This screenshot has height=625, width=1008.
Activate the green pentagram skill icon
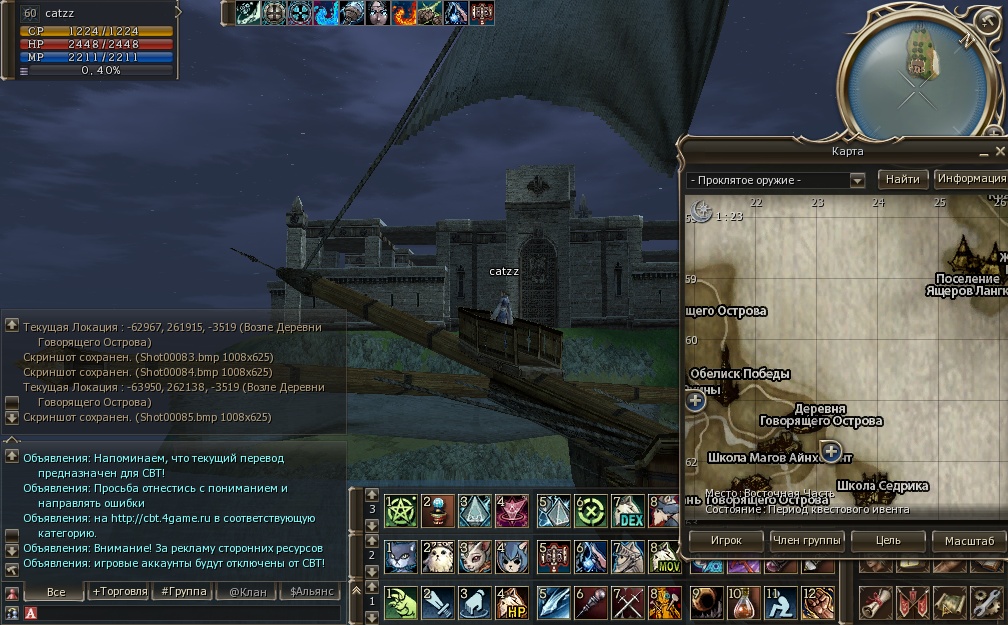point(400,511)
